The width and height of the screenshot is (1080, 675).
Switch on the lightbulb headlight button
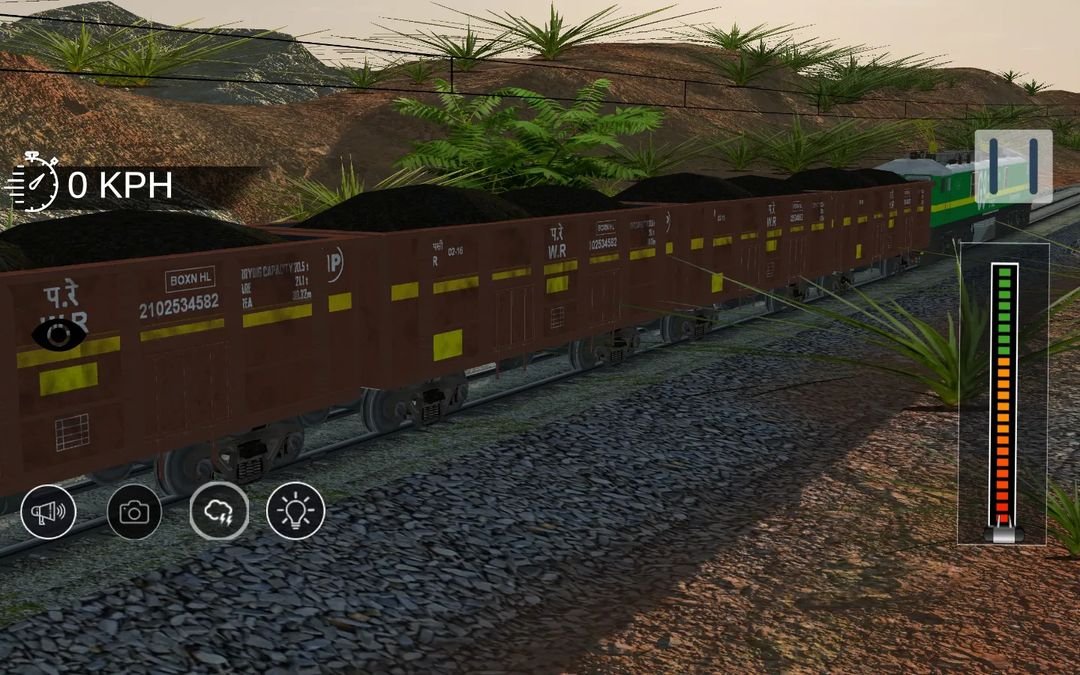tap(296, 511)
